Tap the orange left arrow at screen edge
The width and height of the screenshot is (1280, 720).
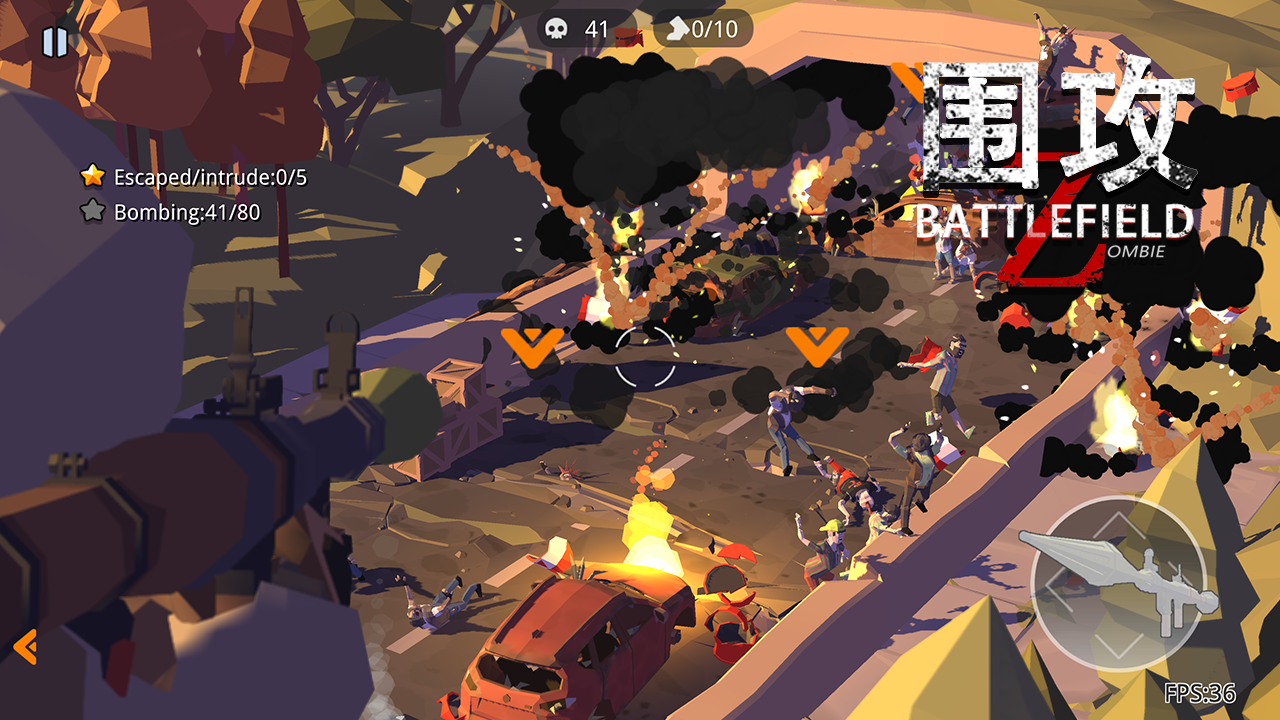26,647
